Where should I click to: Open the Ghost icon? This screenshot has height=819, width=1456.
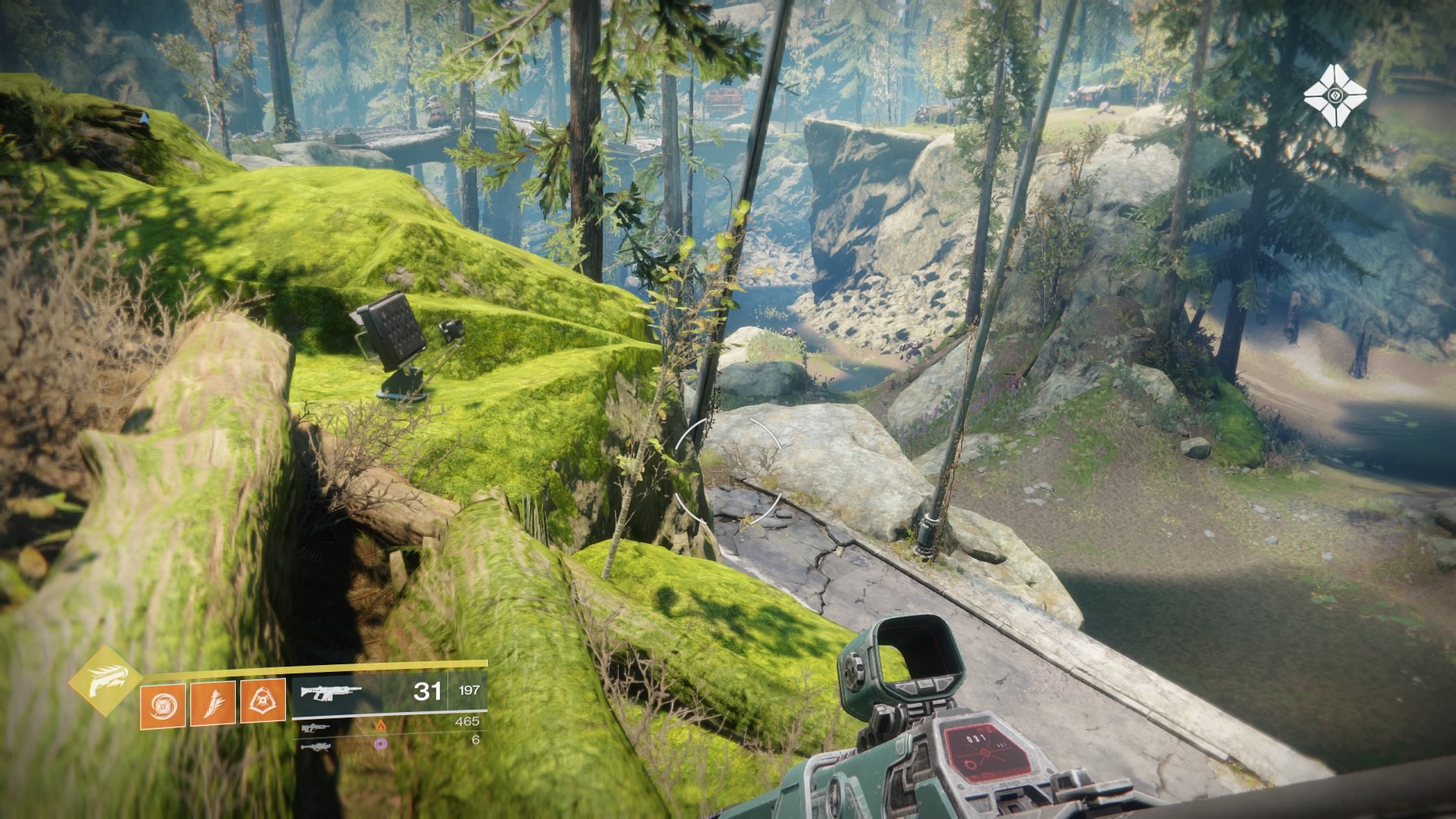(1335, 96)
